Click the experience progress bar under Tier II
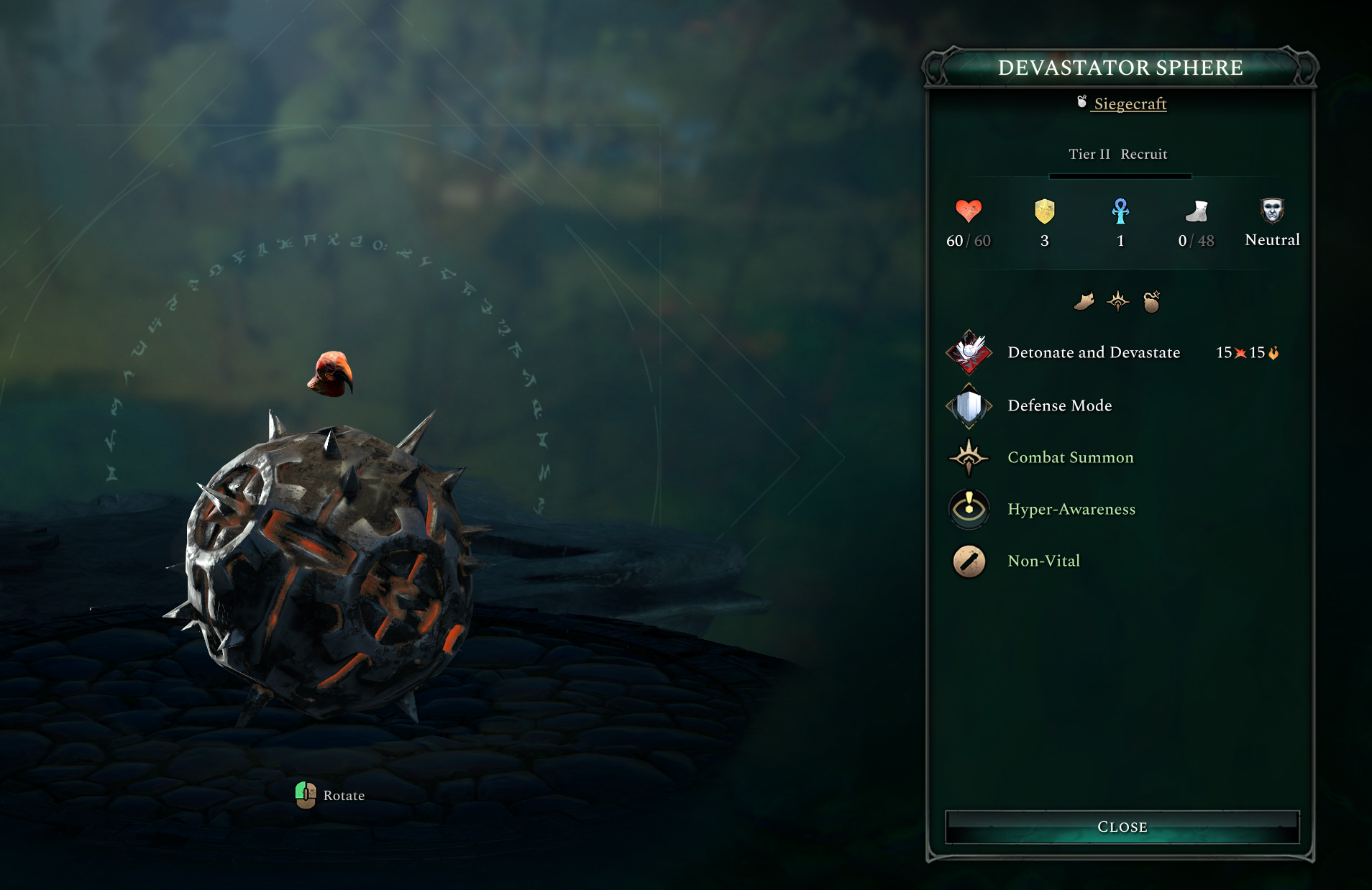Image resolution: width=1372 pixels, height=890 pixels. (1120, 175)
